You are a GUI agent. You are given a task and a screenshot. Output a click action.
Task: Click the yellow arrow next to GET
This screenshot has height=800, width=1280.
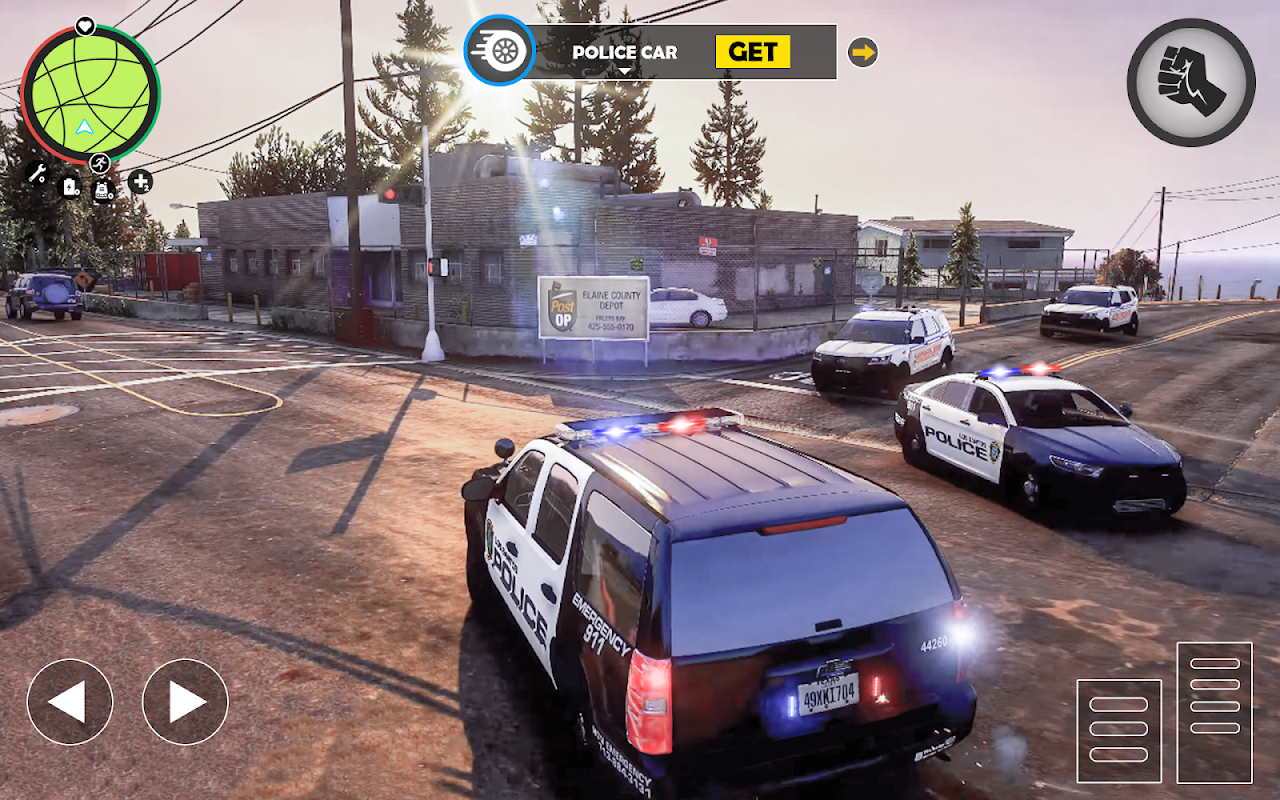[862, 52]
